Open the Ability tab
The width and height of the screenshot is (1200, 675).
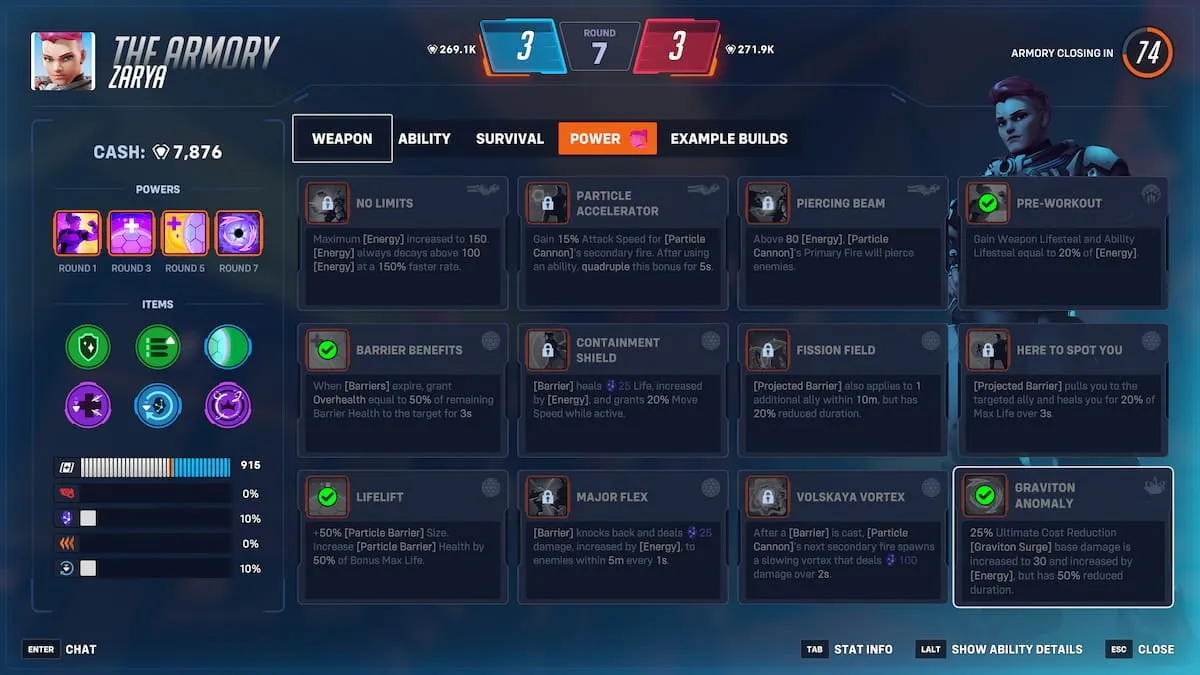[424, 139]
